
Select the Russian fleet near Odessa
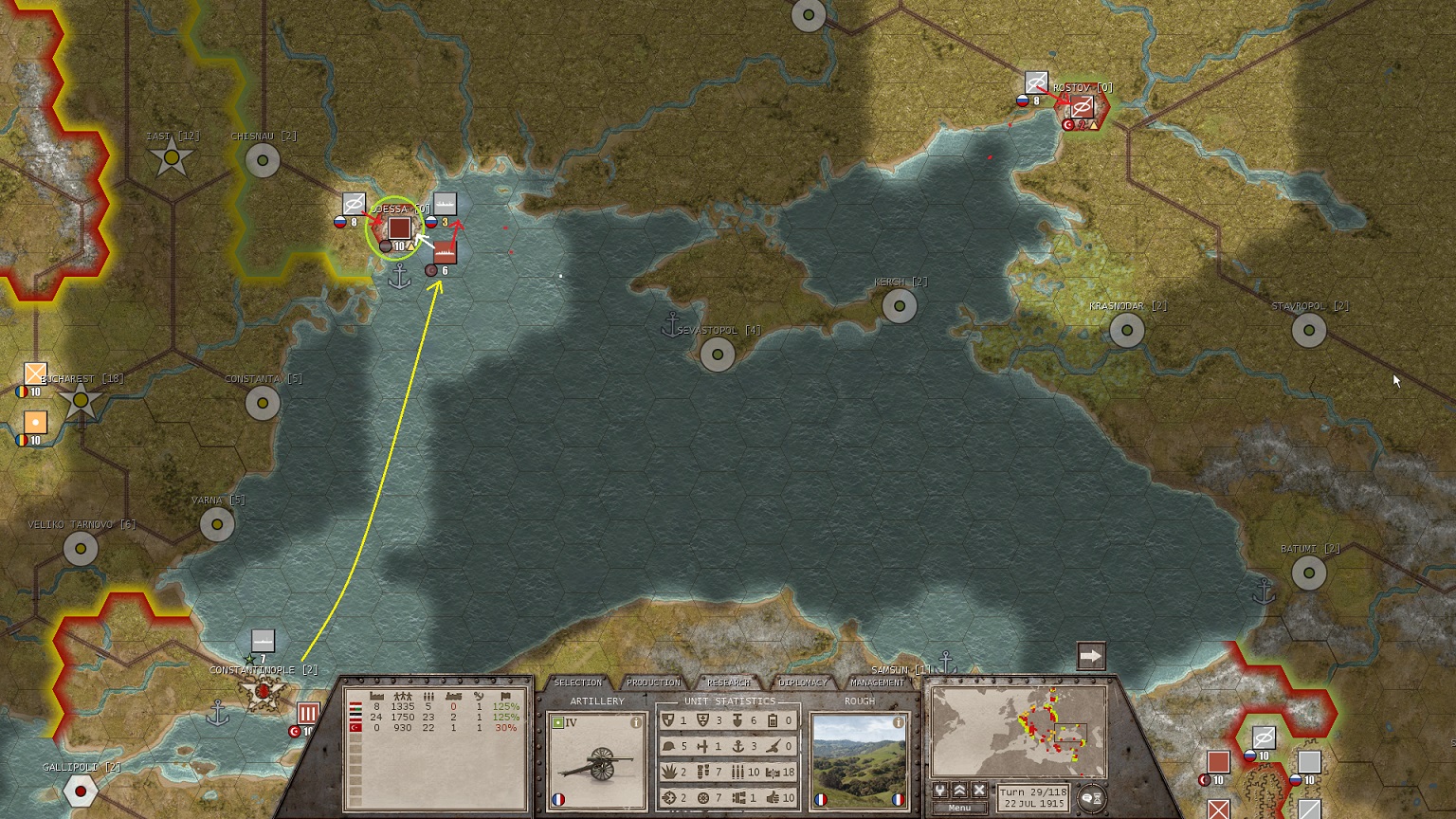pos(445,204)
